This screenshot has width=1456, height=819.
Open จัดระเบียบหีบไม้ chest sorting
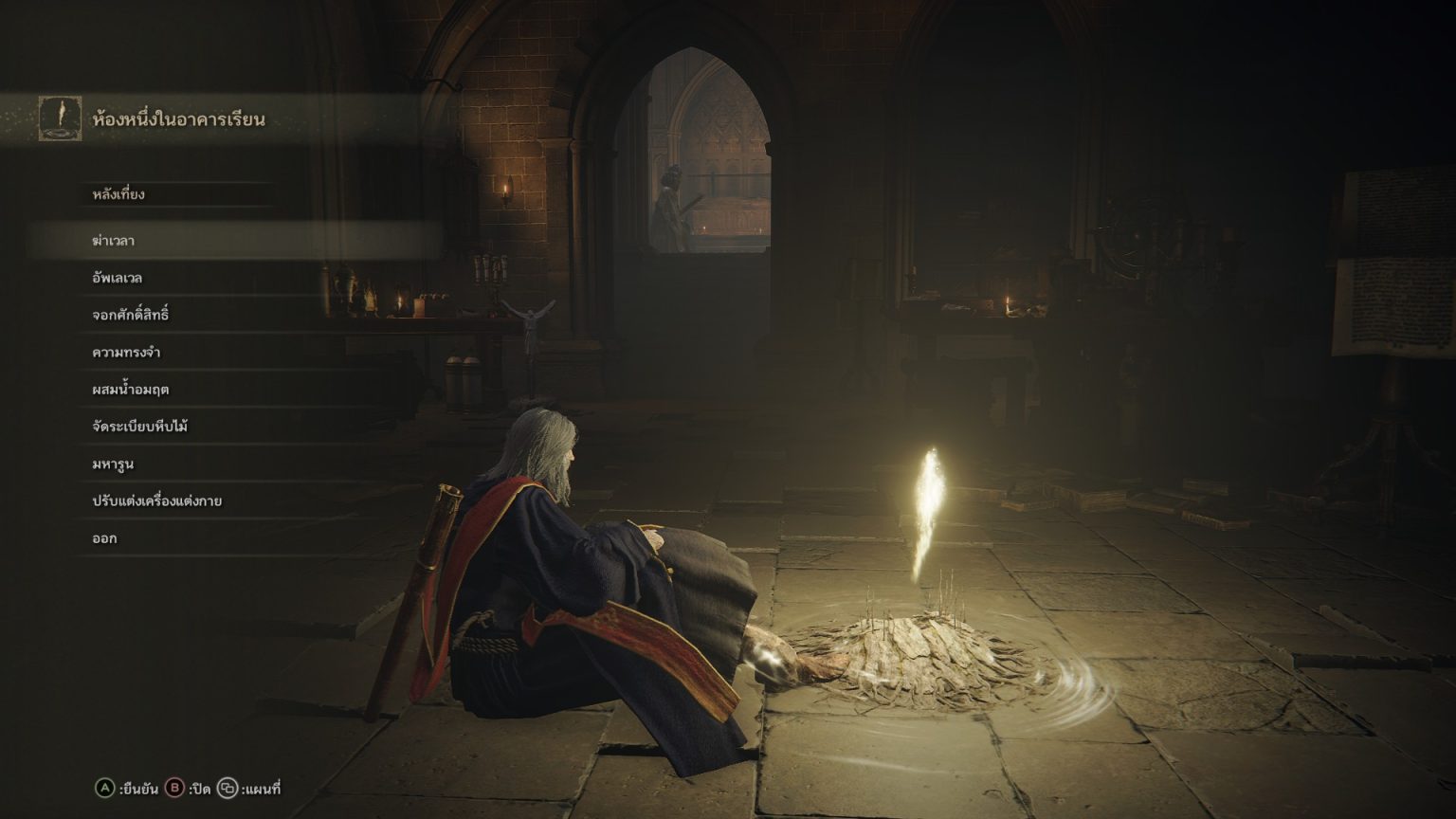click(140, 427)
